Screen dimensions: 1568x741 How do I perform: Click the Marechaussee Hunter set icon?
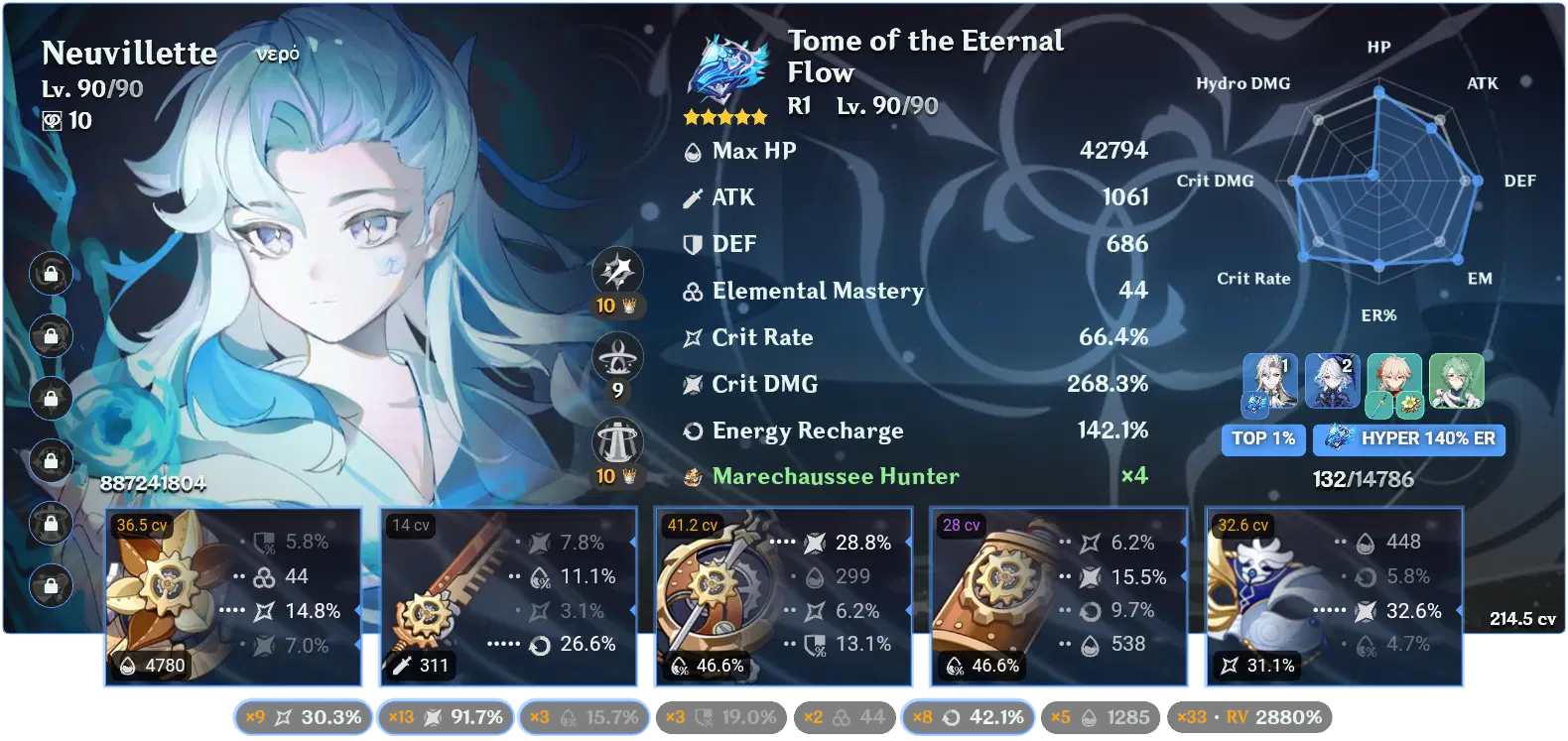coord(693,476)
